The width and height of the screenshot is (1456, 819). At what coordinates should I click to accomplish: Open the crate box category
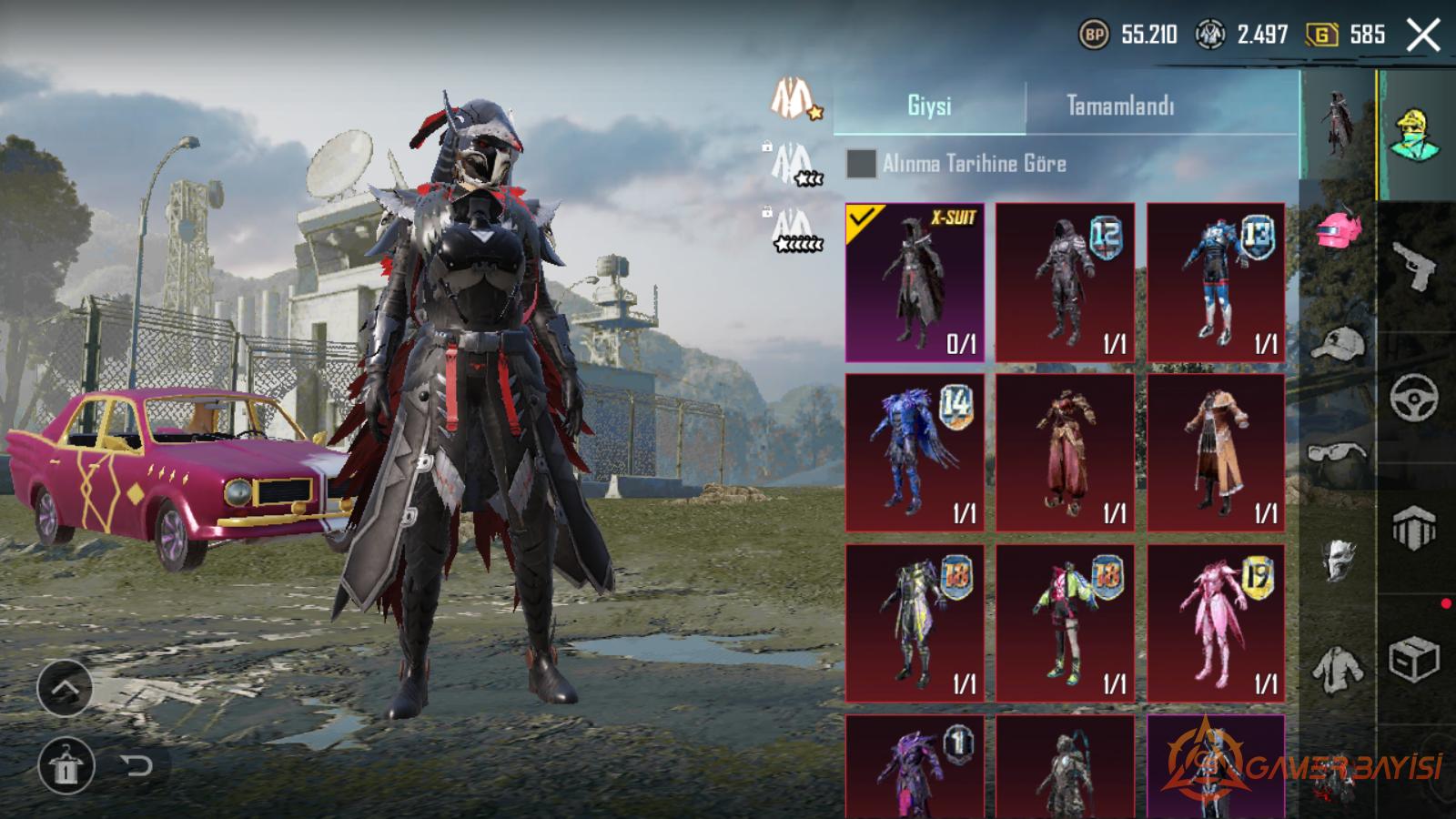(x=1414, y=660)
